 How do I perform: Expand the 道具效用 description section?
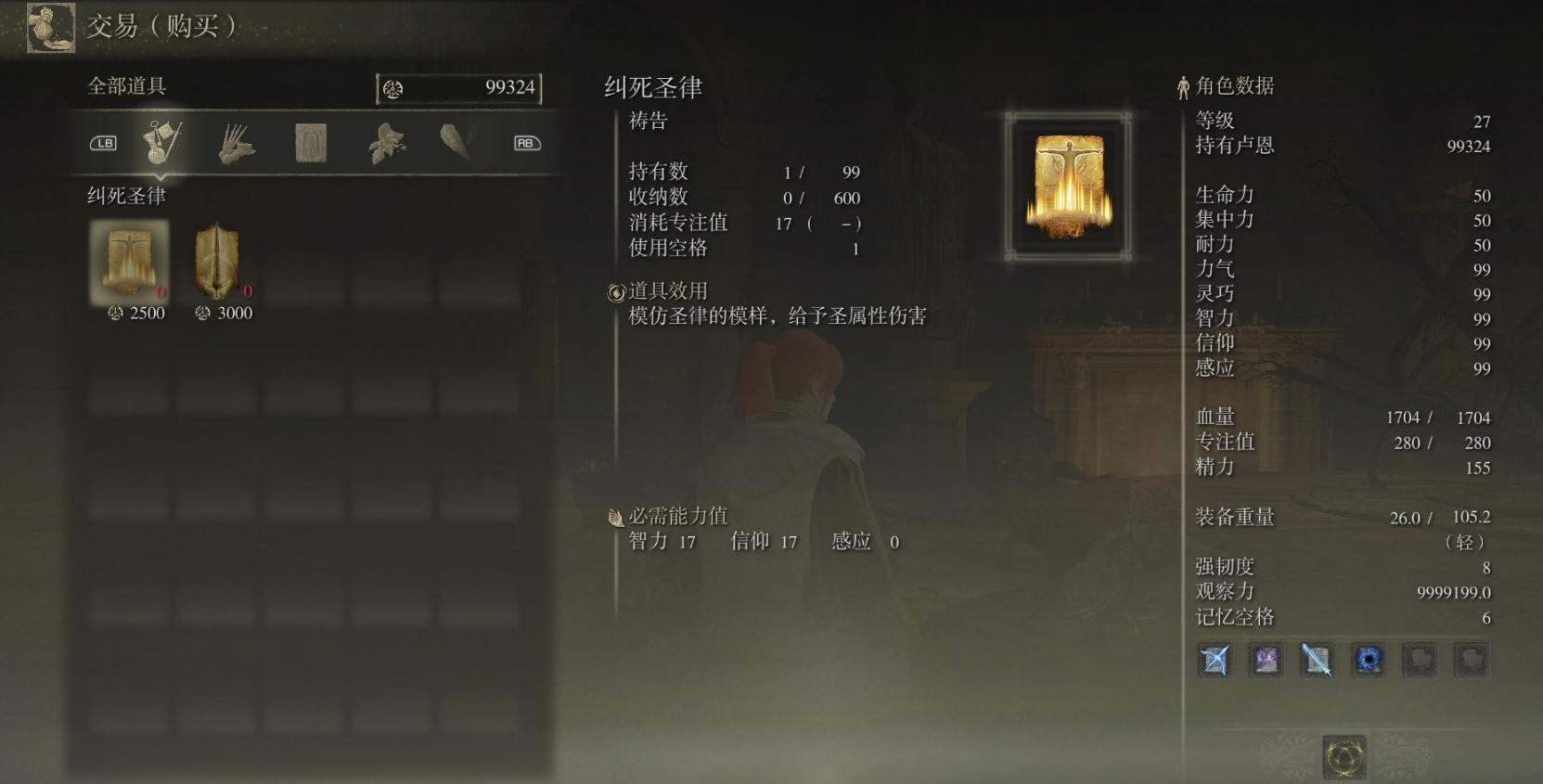(x=666, y=290)
